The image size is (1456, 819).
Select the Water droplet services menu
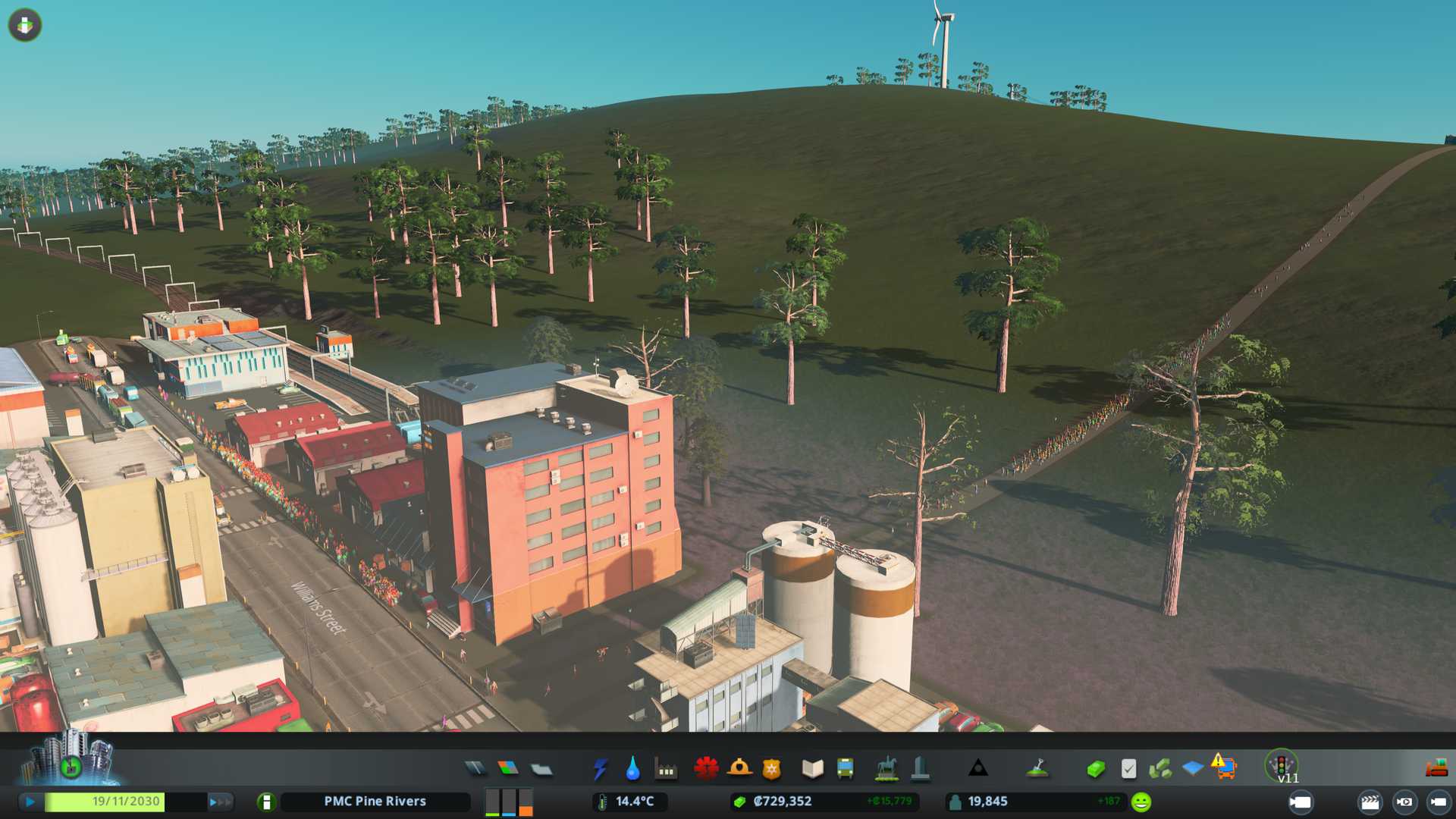coord(632,769)
